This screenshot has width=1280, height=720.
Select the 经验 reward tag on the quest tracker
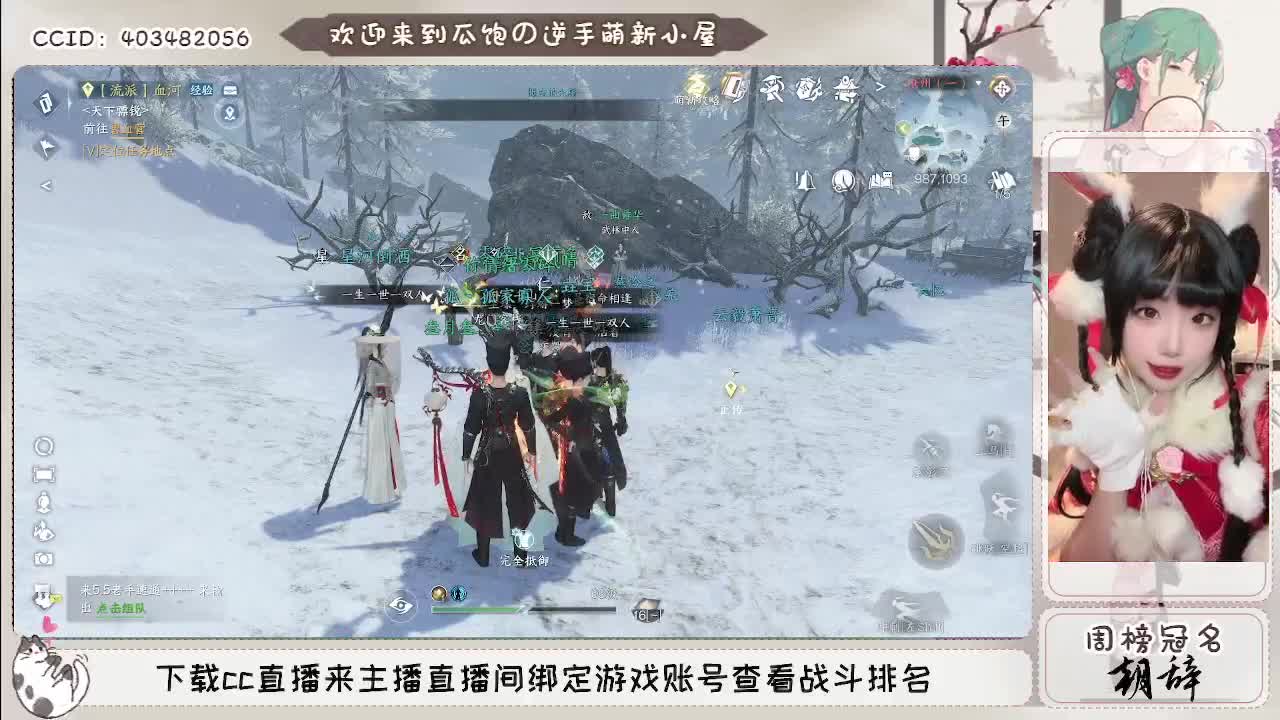tap(202, 91)
